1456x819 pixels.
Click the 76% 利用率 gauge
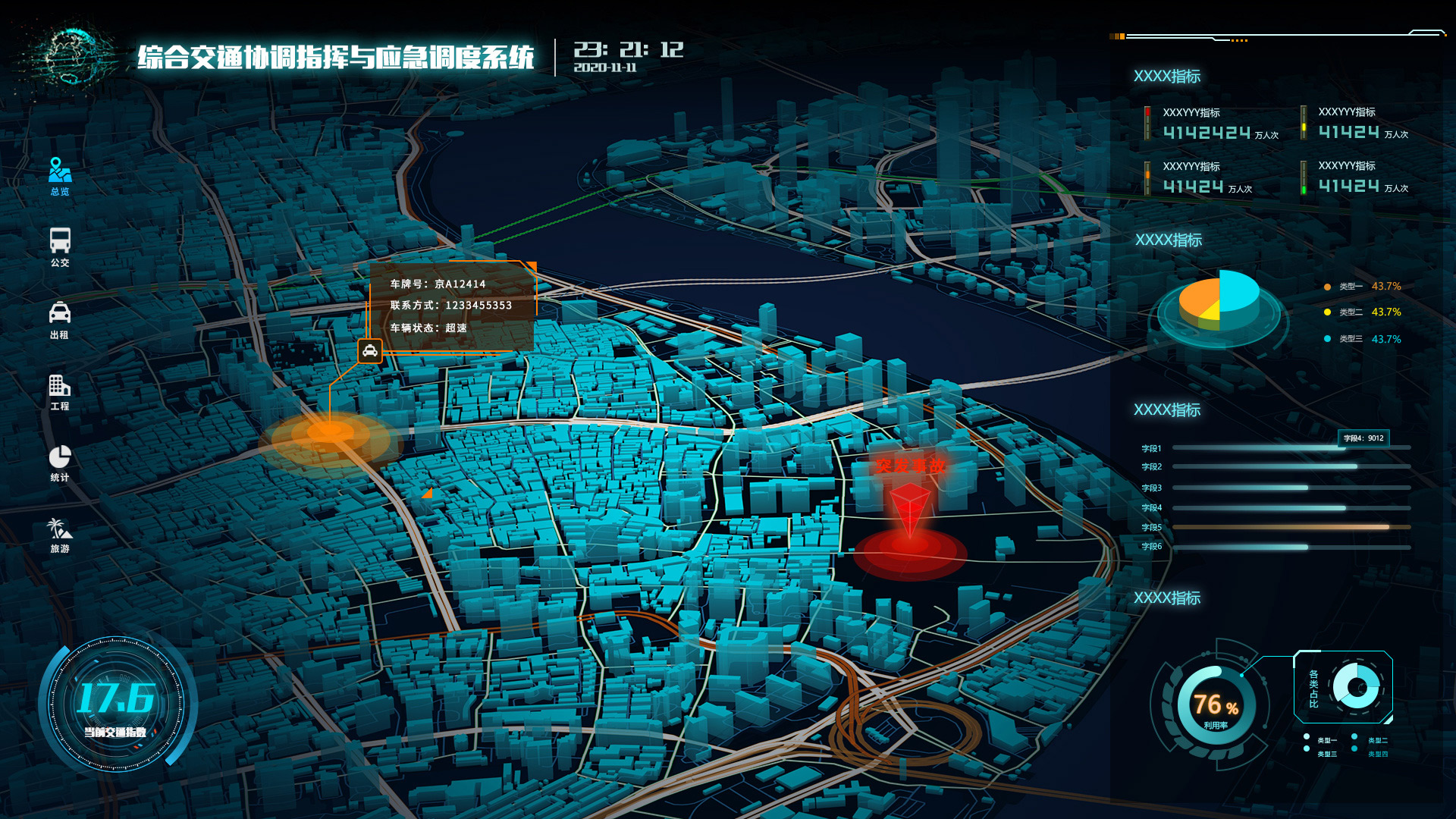point(1216,707)
